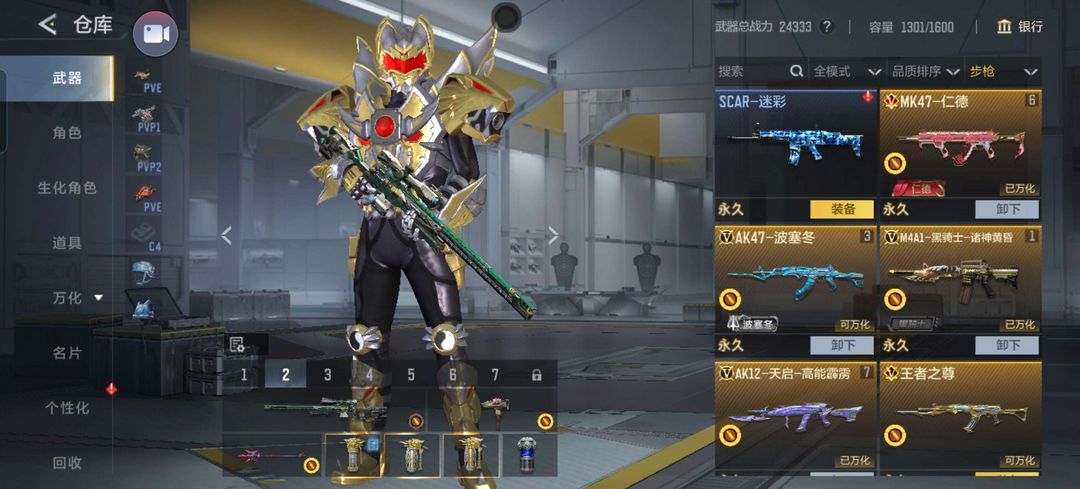Show weapon total power help info
Screen dimensions: 1080x489
click(827, 27)
